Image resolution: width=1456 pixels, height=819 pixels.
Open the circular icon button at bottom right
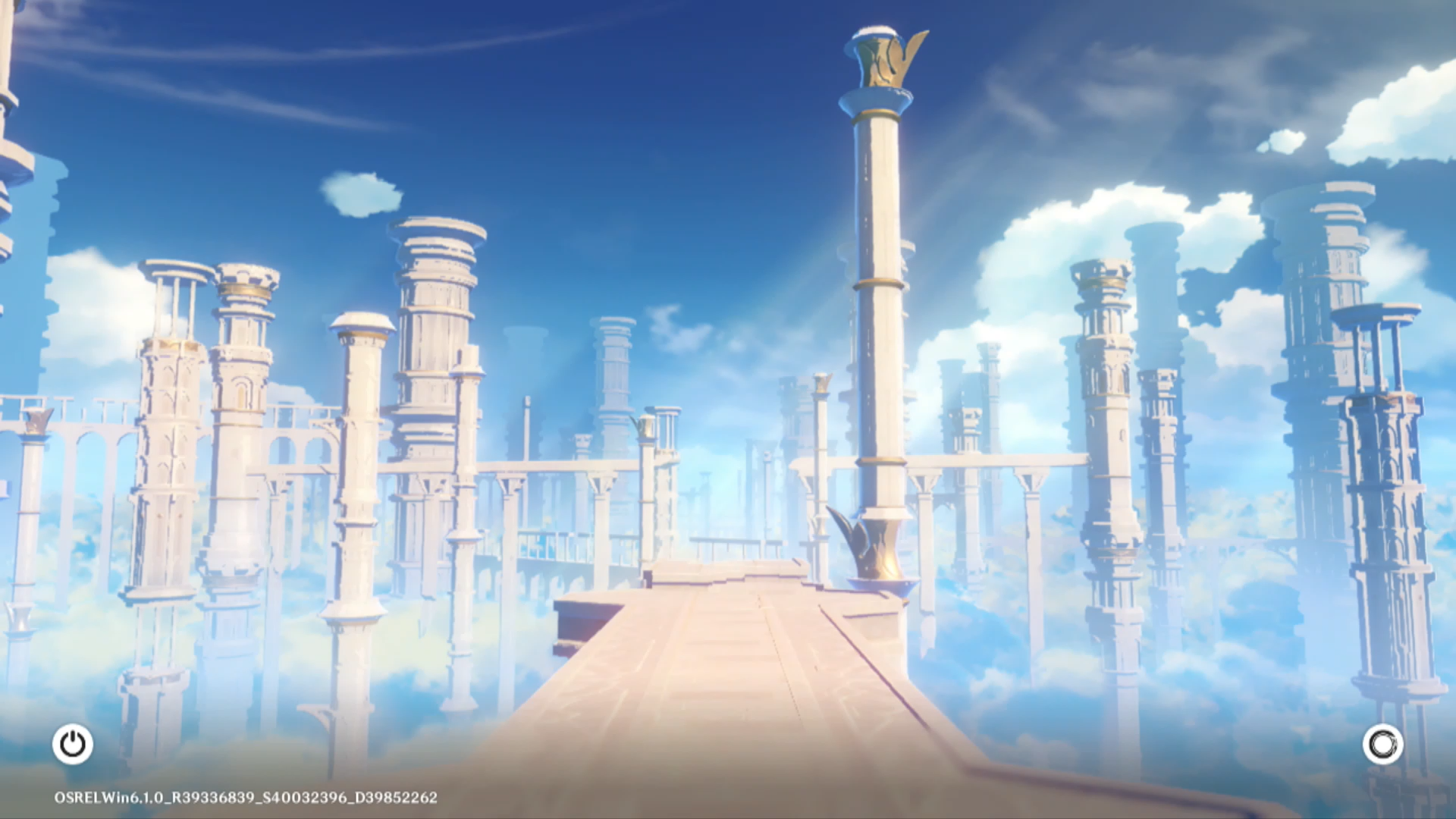point(1382,744)
